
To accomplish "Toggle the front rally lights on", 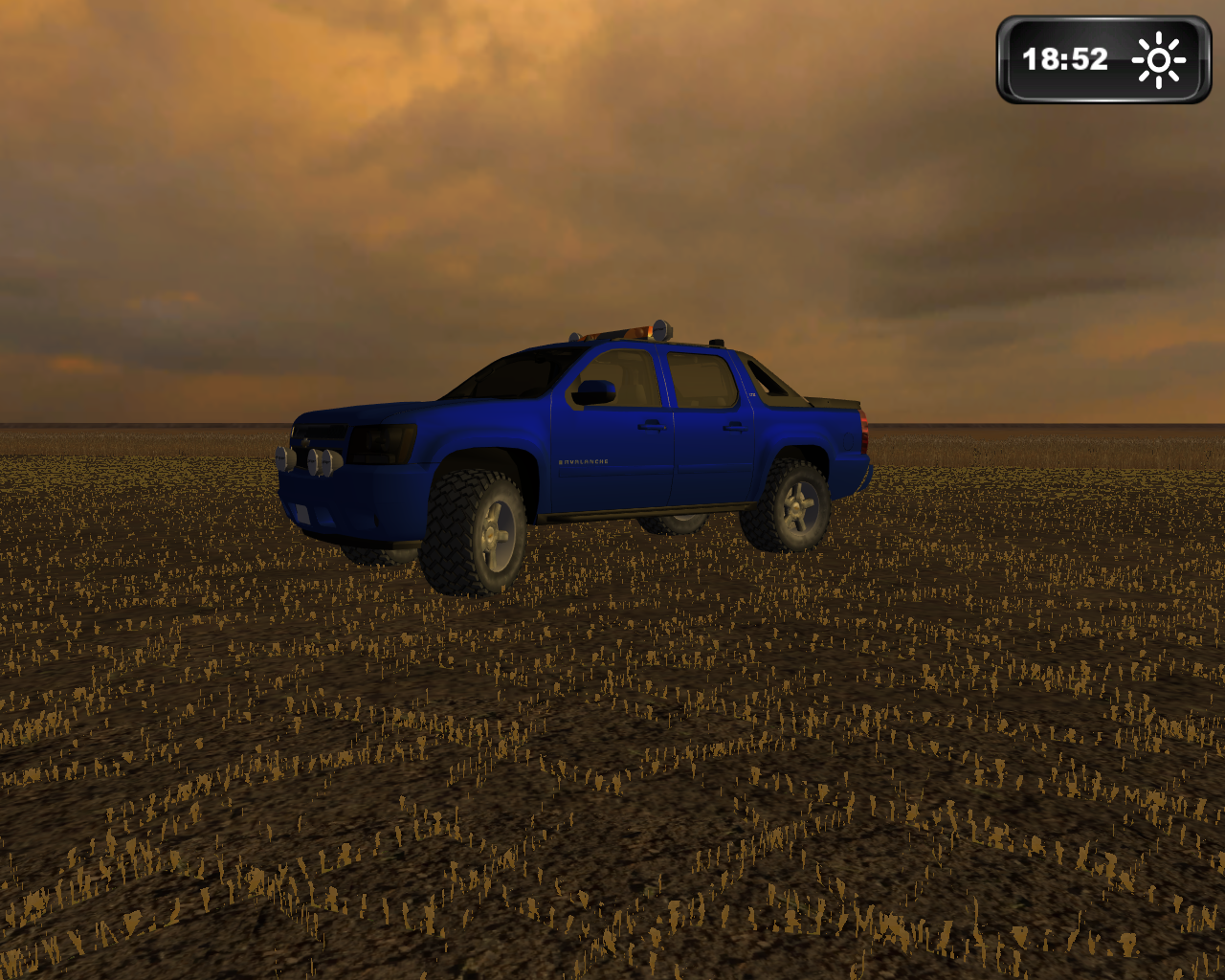I will tap(311, 461).
